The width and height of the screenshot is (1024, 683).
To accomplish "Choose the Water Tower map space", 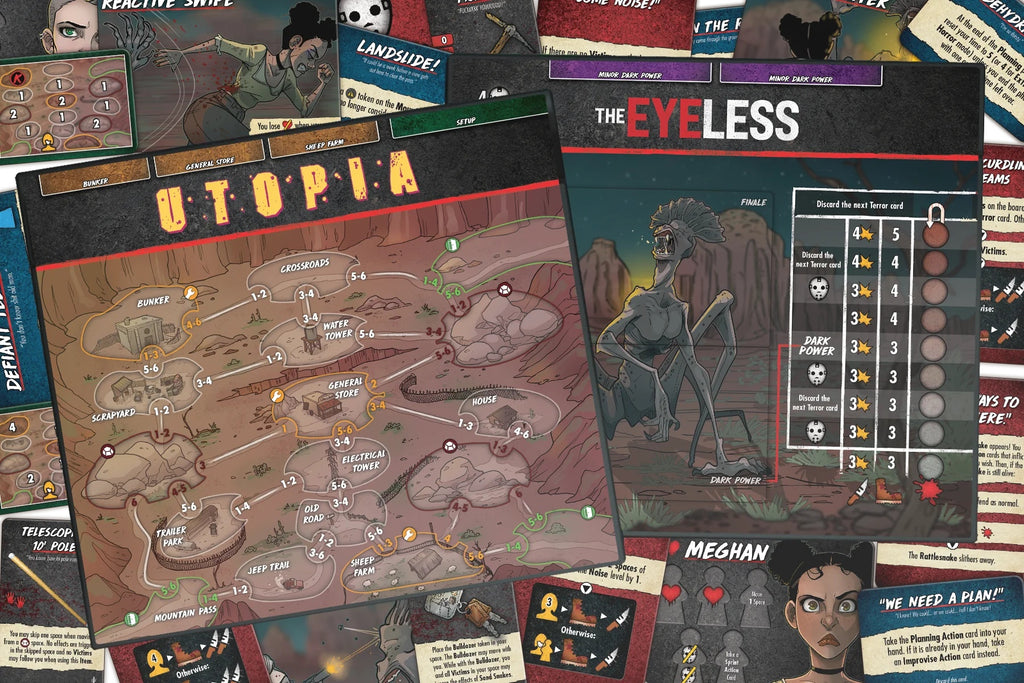I will pos(312,335).
